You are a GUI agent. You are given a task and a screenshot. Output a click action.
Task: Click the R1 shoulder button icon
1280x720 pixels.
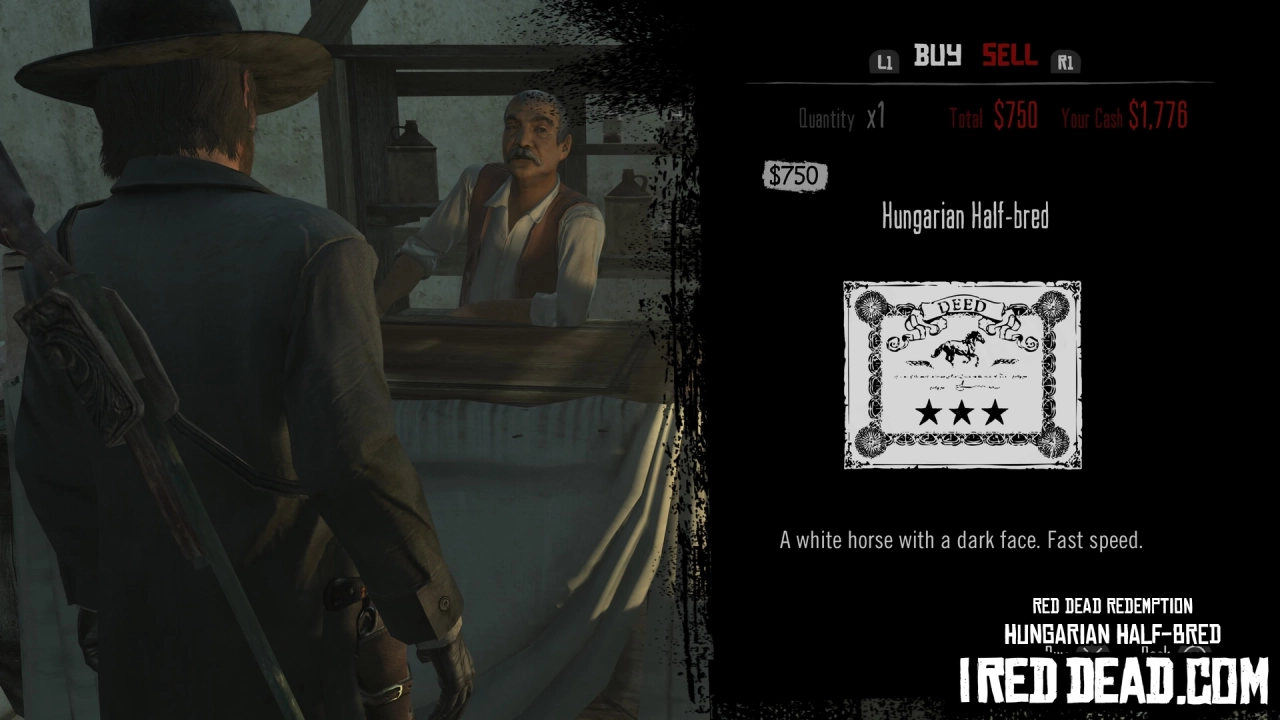click(1066, 62)
